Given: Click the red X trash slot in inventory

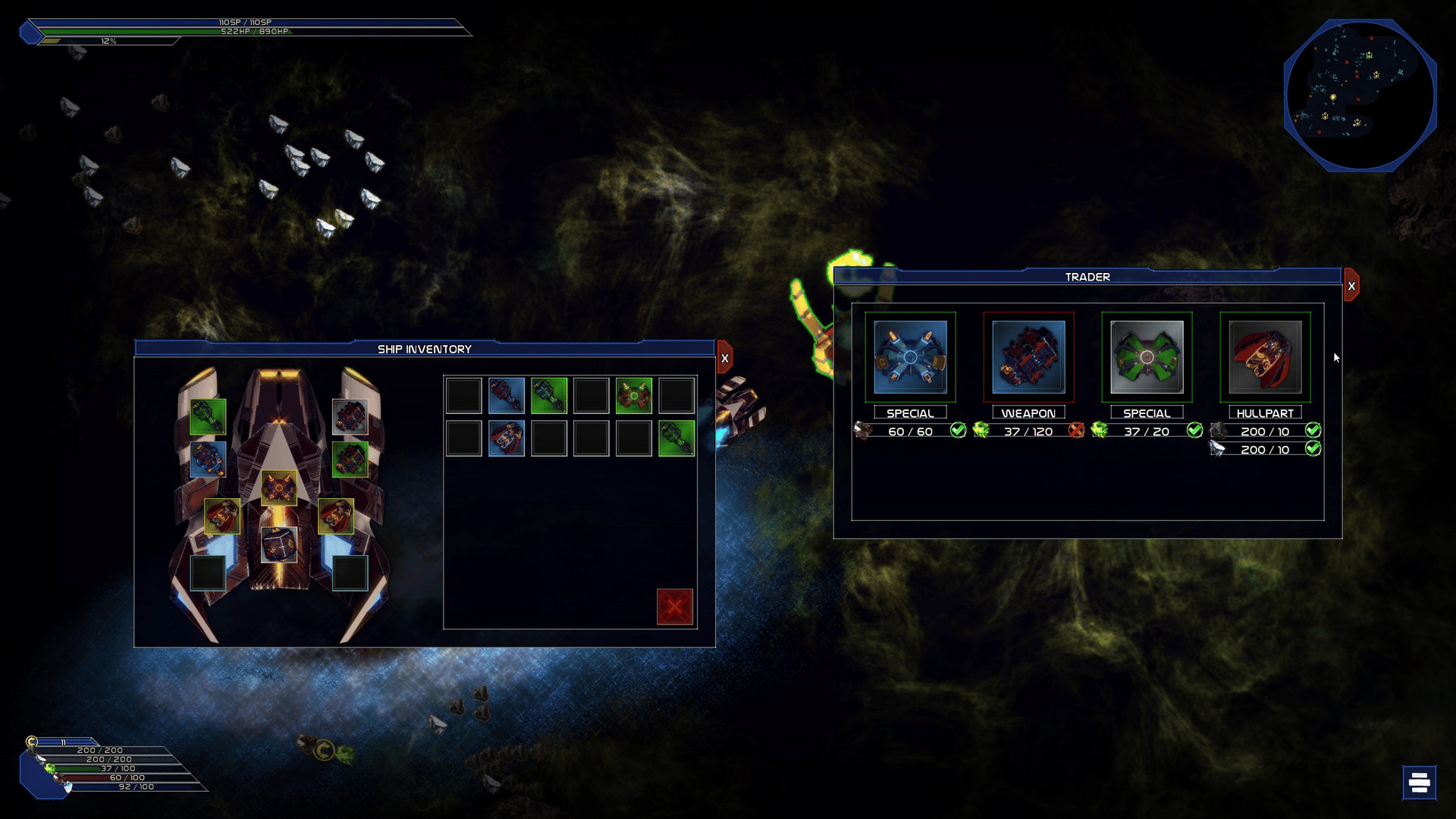Looking at the screenshot, I should click(x=675, y=607).
